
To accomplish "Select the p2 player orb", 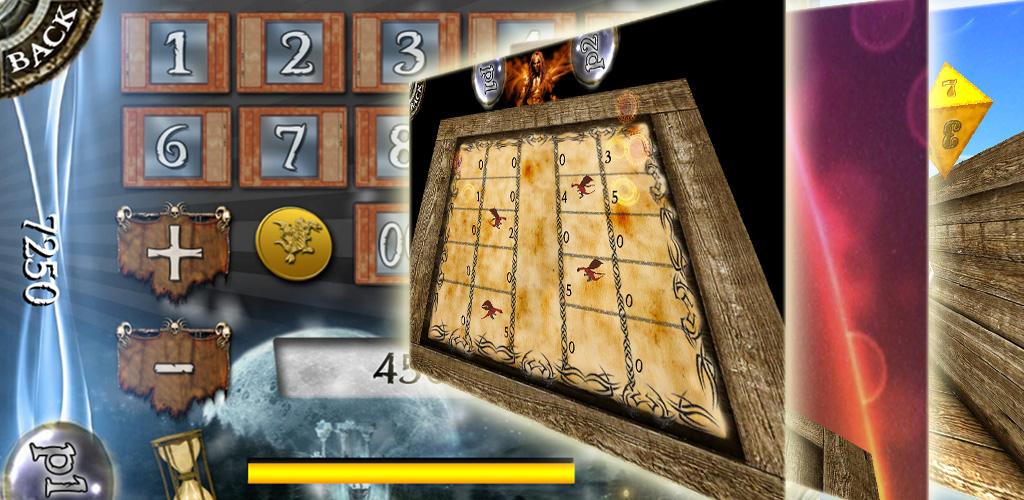I will click(591, 56).
